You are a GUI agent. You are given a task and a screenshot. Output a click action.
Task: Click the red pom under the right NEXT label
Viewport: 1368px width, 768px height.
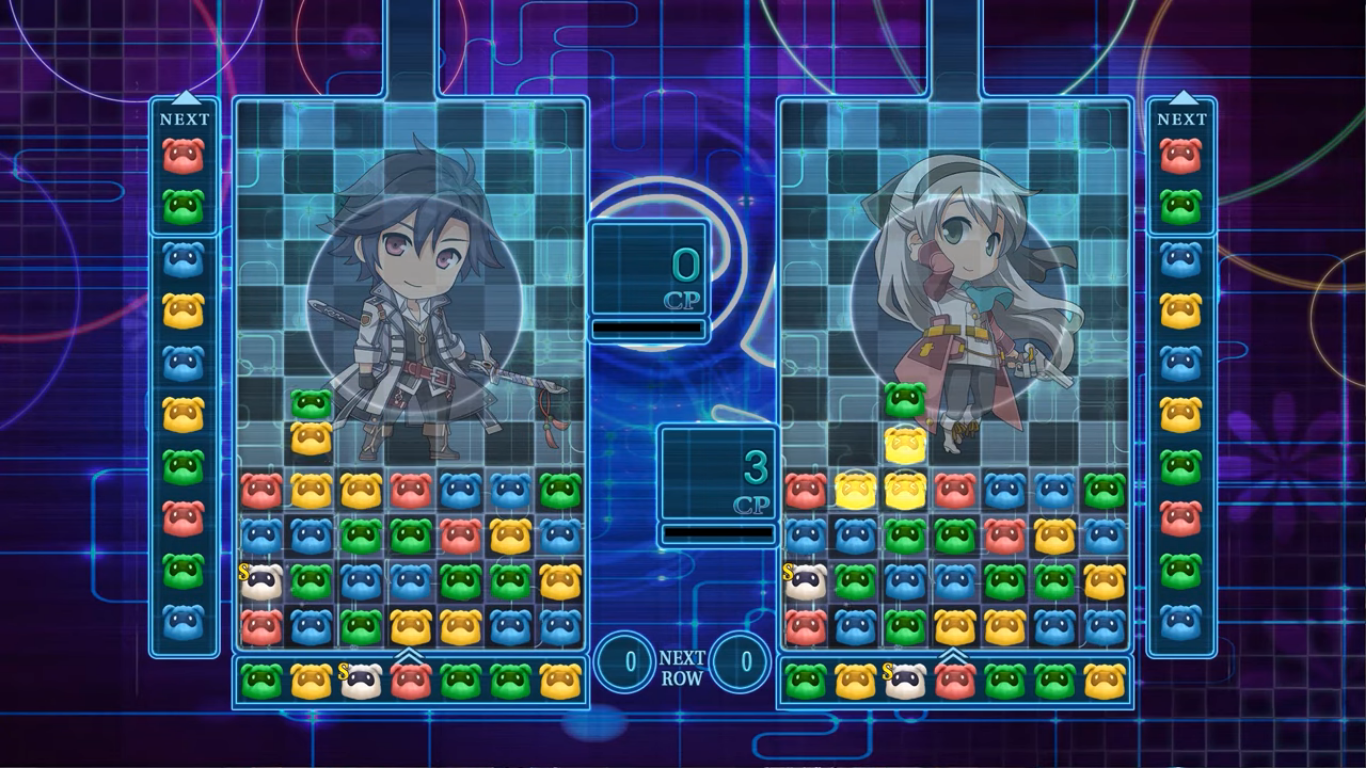click(1181, 156)
